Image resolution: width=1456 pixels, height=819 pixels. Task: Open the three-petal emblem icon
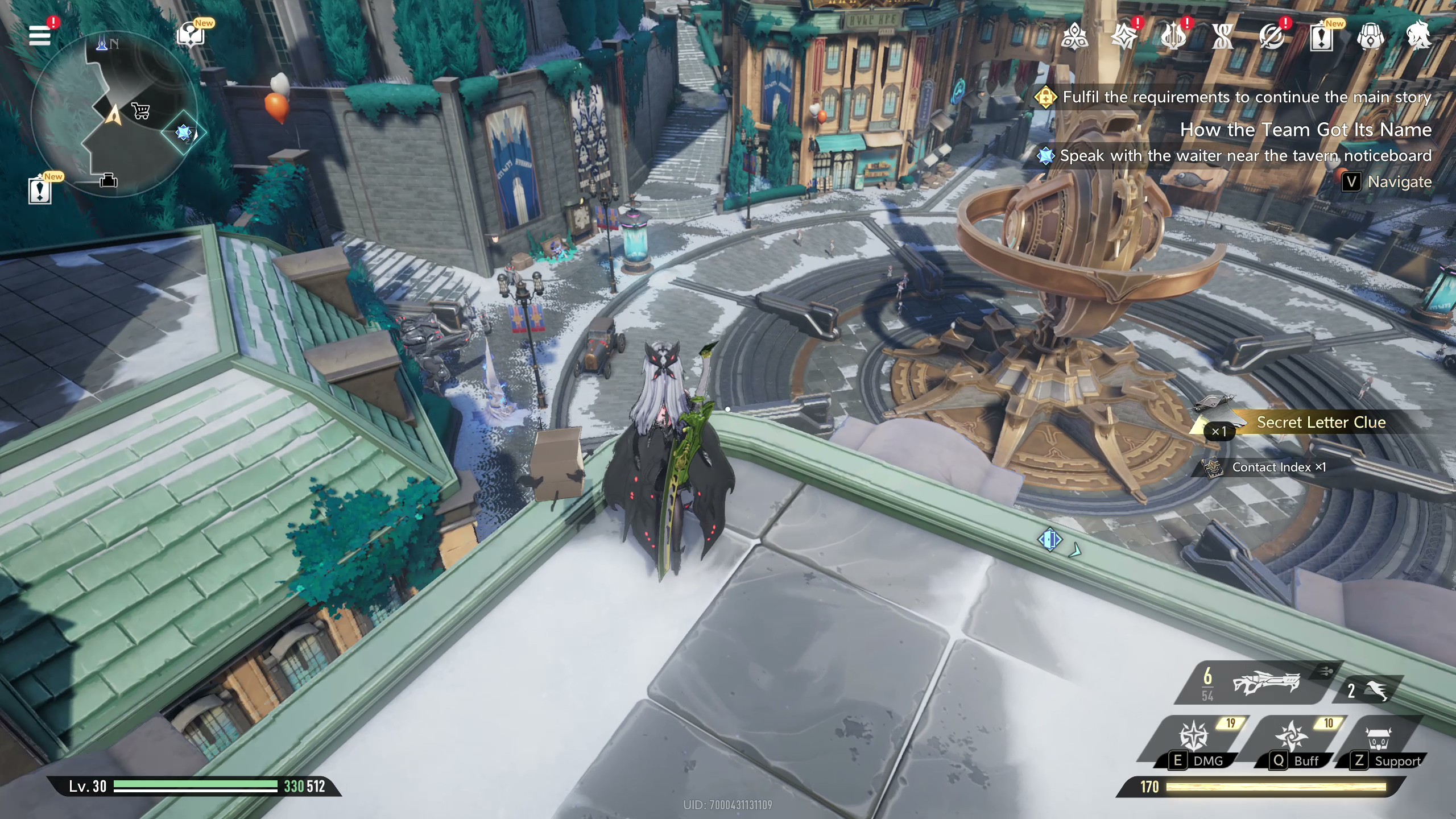click(x=1074, y=37)
